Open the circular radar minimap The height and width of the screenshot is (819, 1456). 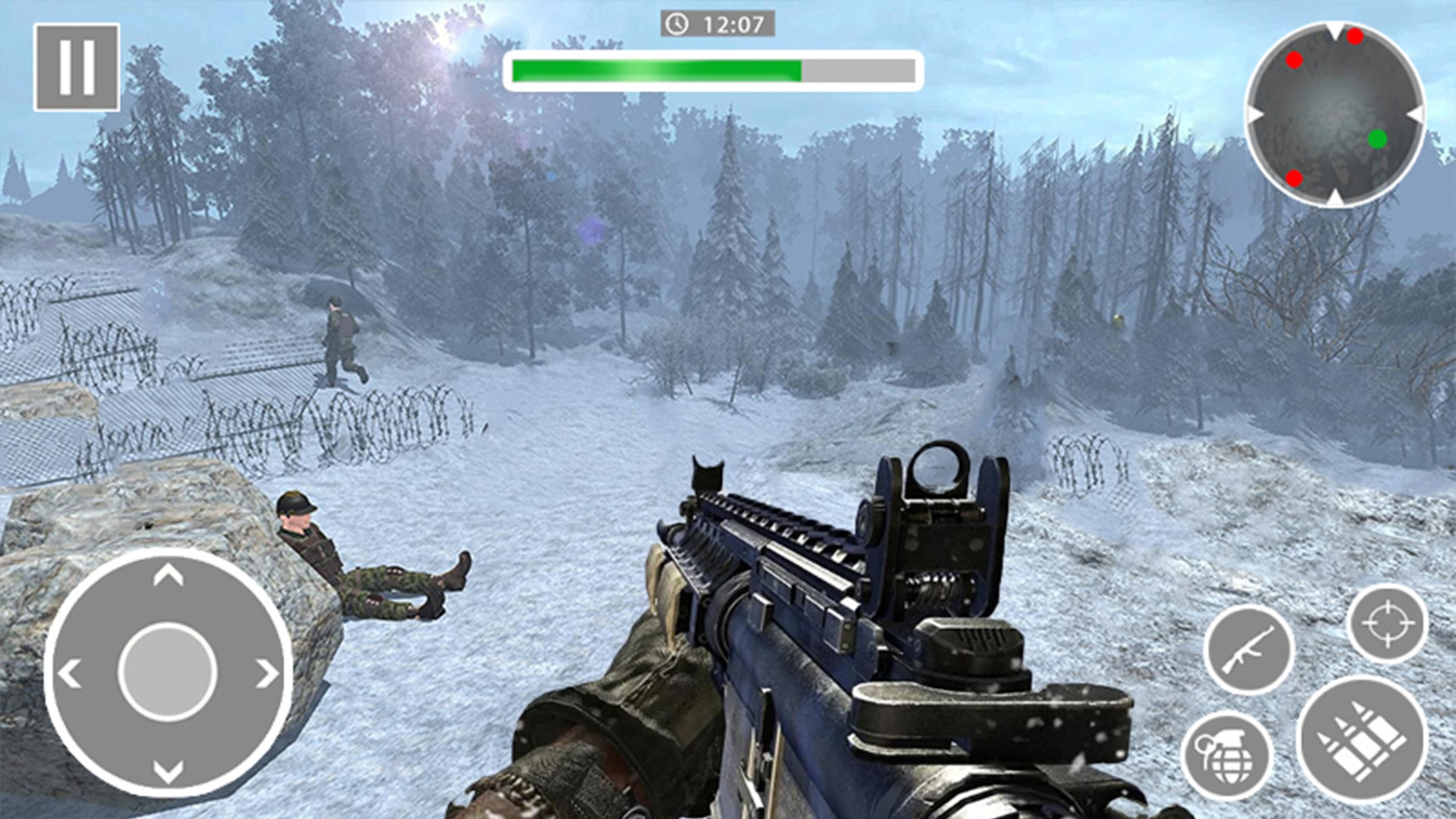point(1335,115)
